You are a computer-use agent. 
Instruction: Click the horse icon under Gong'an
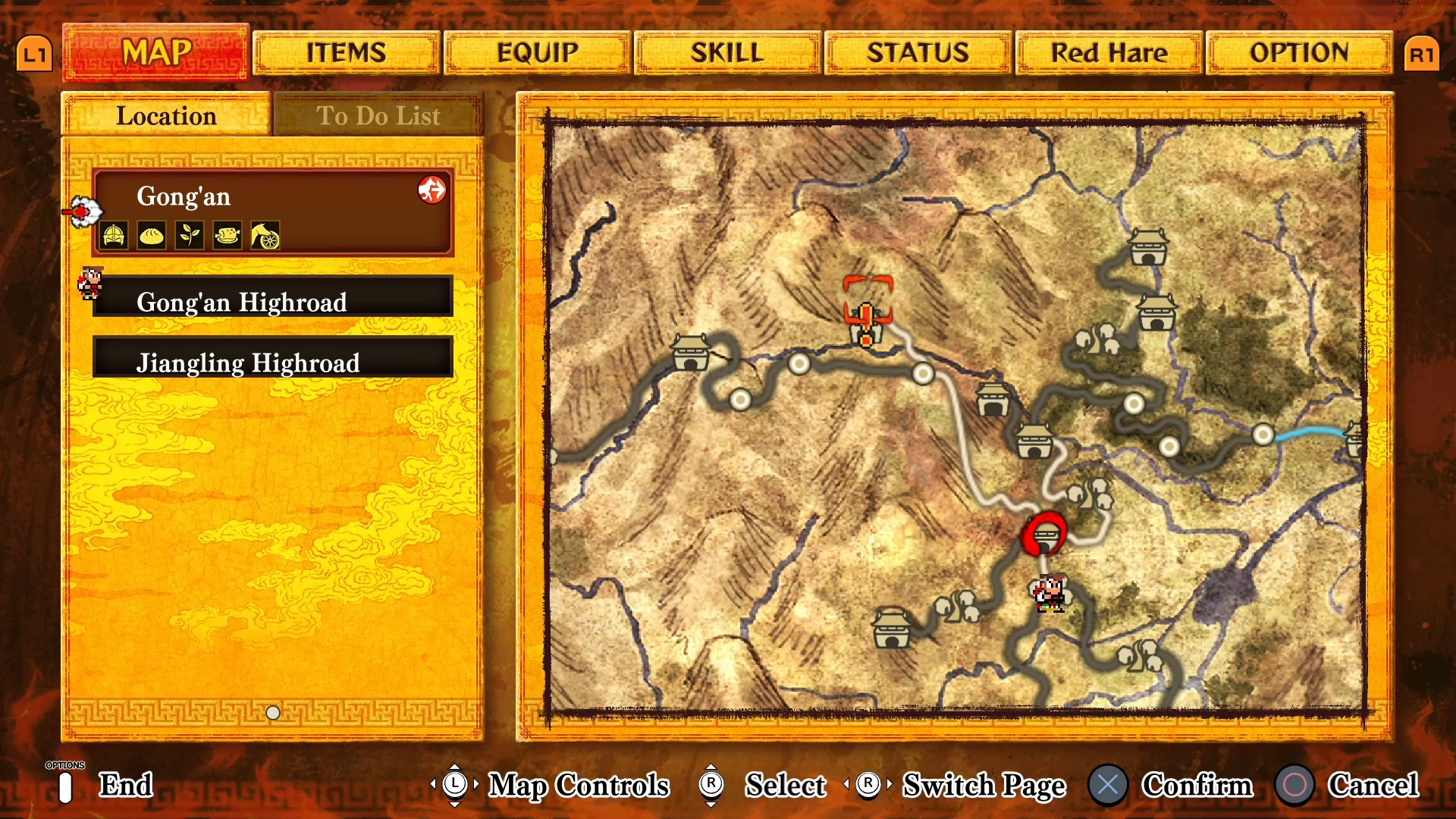pos(265,236)
